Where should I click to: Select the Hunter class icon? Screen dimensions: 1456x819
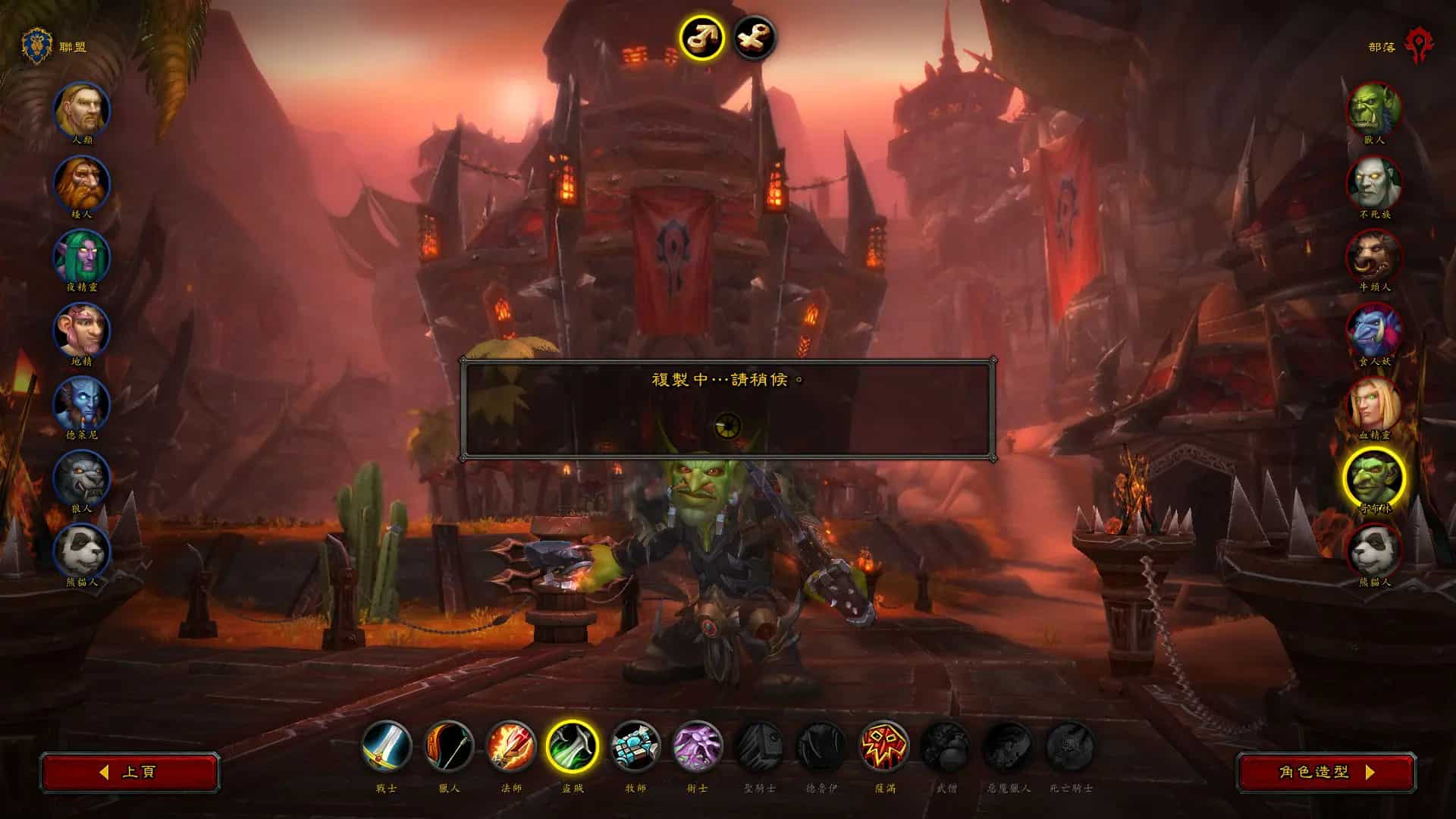click(x=449, y=746)
